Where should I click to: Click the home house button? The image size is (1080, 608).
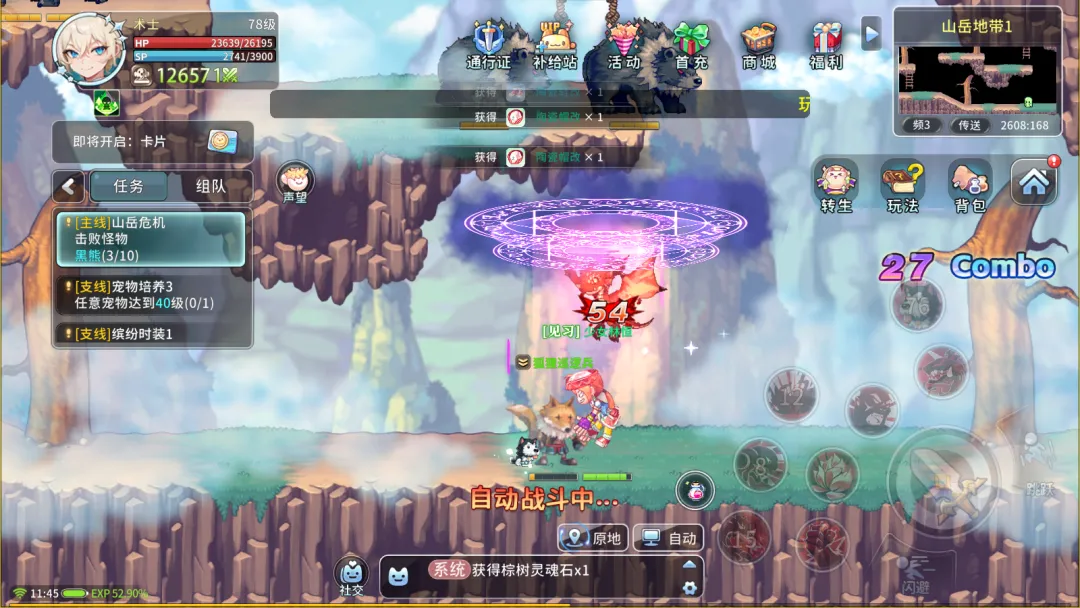(x=1034, y=182)
